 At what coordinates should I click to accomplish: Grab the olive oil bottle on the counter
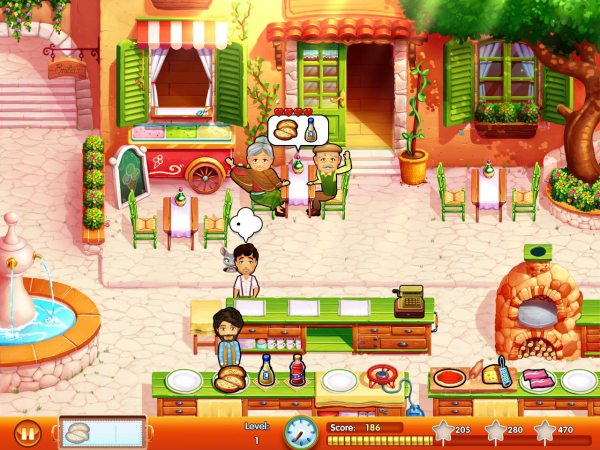(268, 372)
